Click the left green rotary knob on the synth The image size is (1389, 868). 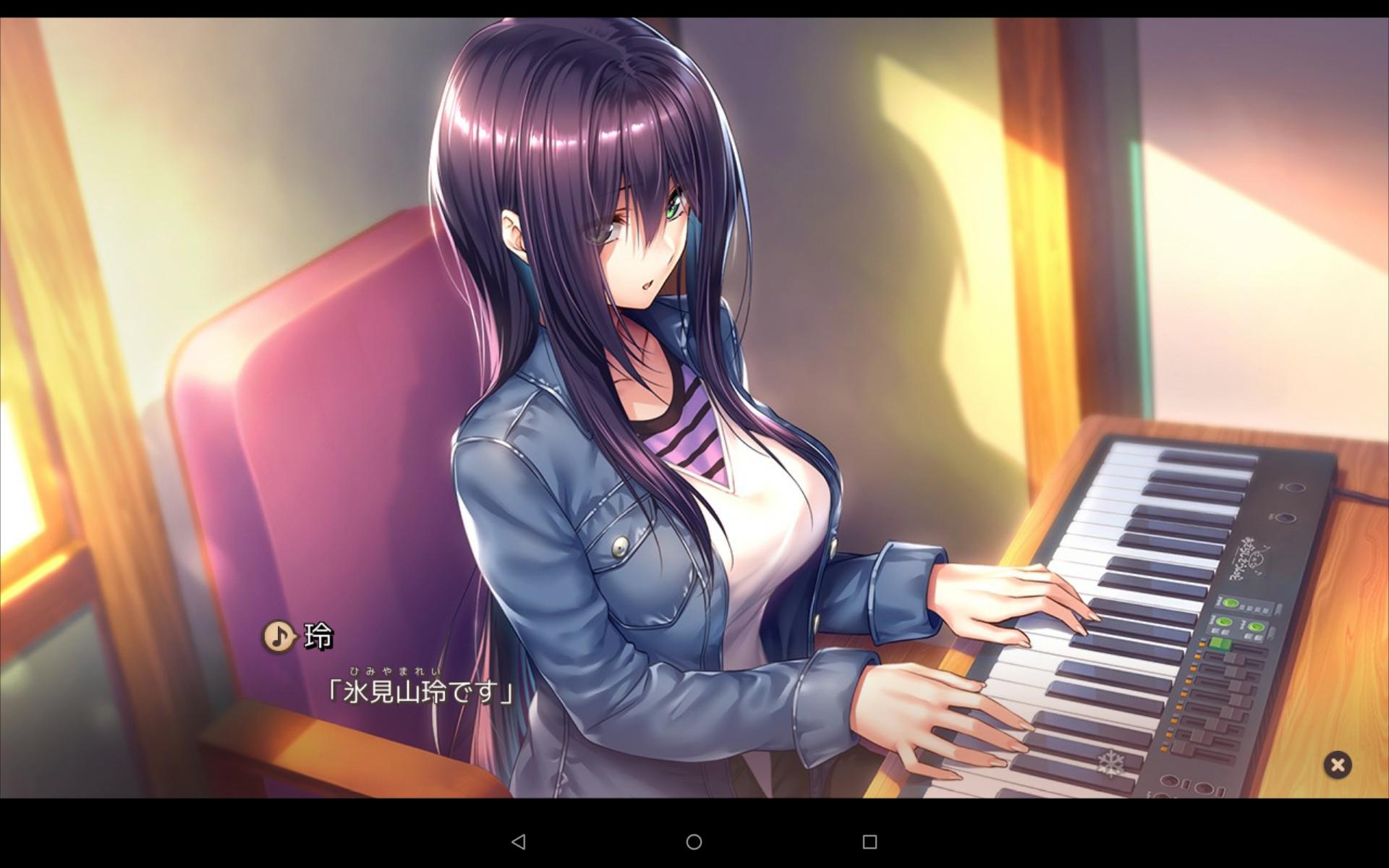(x=1226, y=622)
